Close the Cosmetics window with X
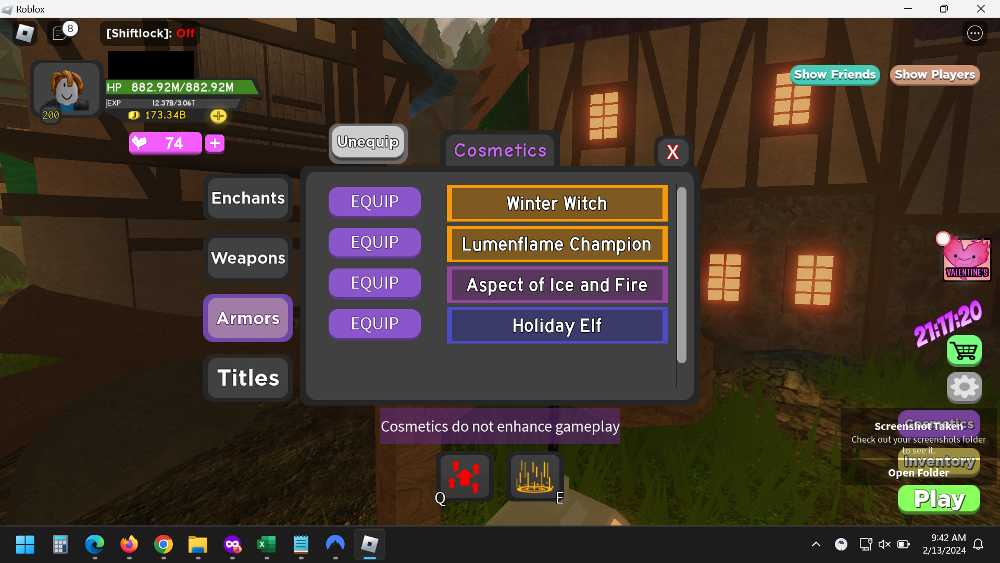Image resolution: width=1000 pixels, height=563 pixels. coord(672,152)
